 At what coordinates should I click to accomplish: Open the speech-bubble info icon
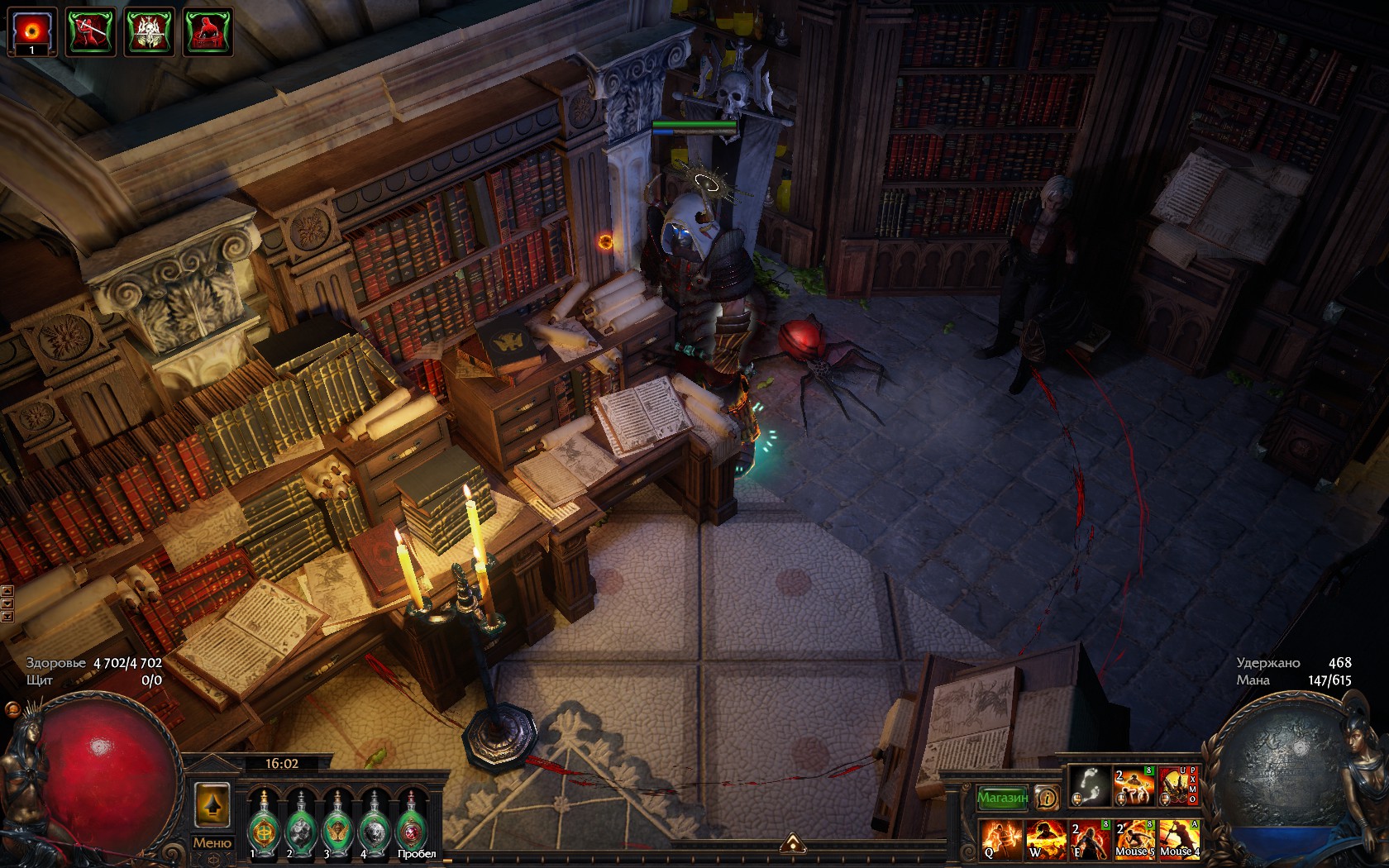1047,798
